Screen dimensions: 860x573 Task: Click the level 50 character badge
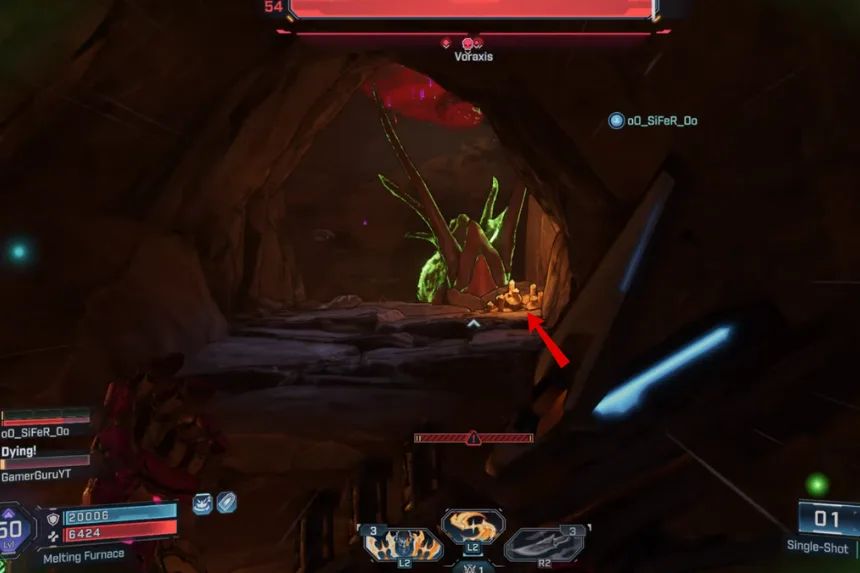[x=12, y=532]
